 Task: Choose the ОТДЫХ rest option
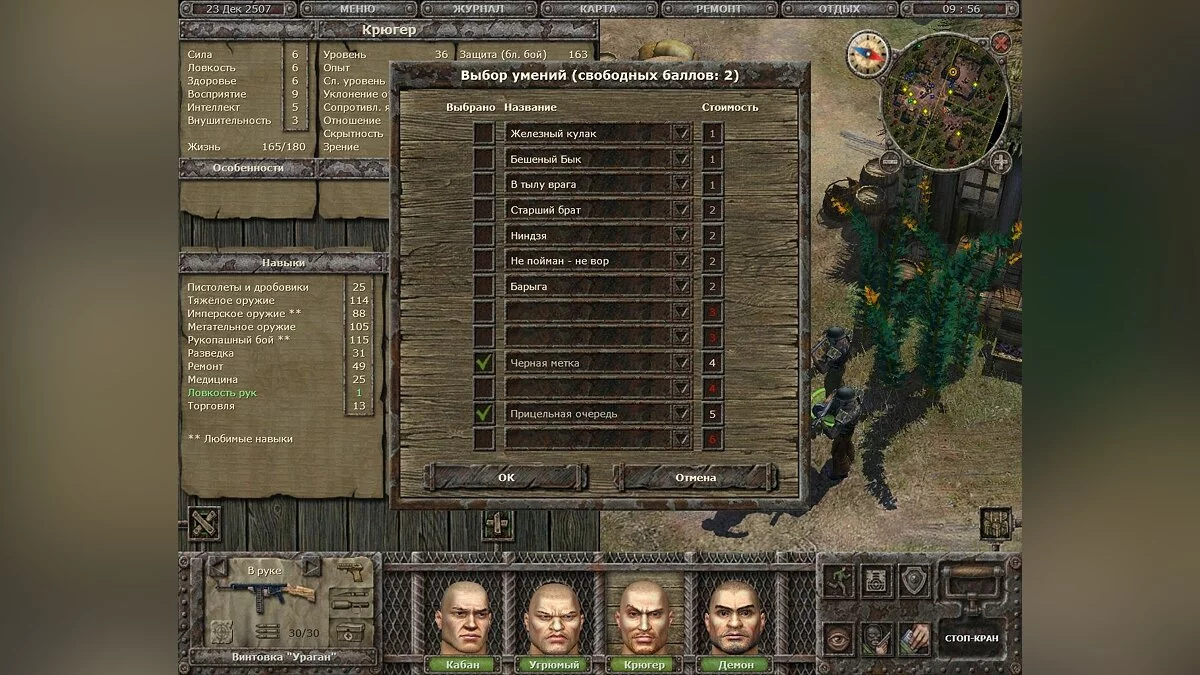[838, 9]
